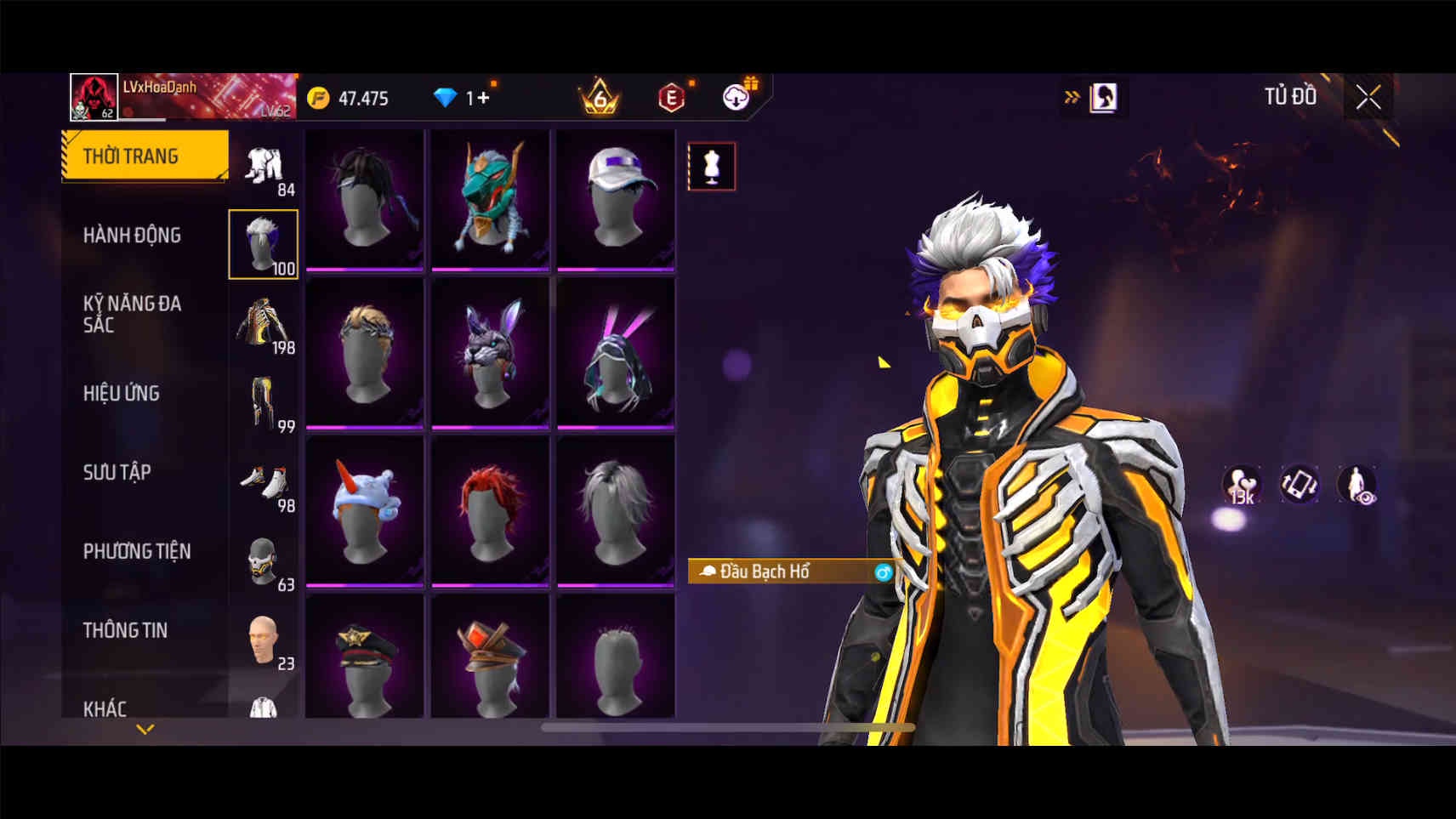Select the white baseball cap item
The image size is (1456, 819).
tap(616, 200)
